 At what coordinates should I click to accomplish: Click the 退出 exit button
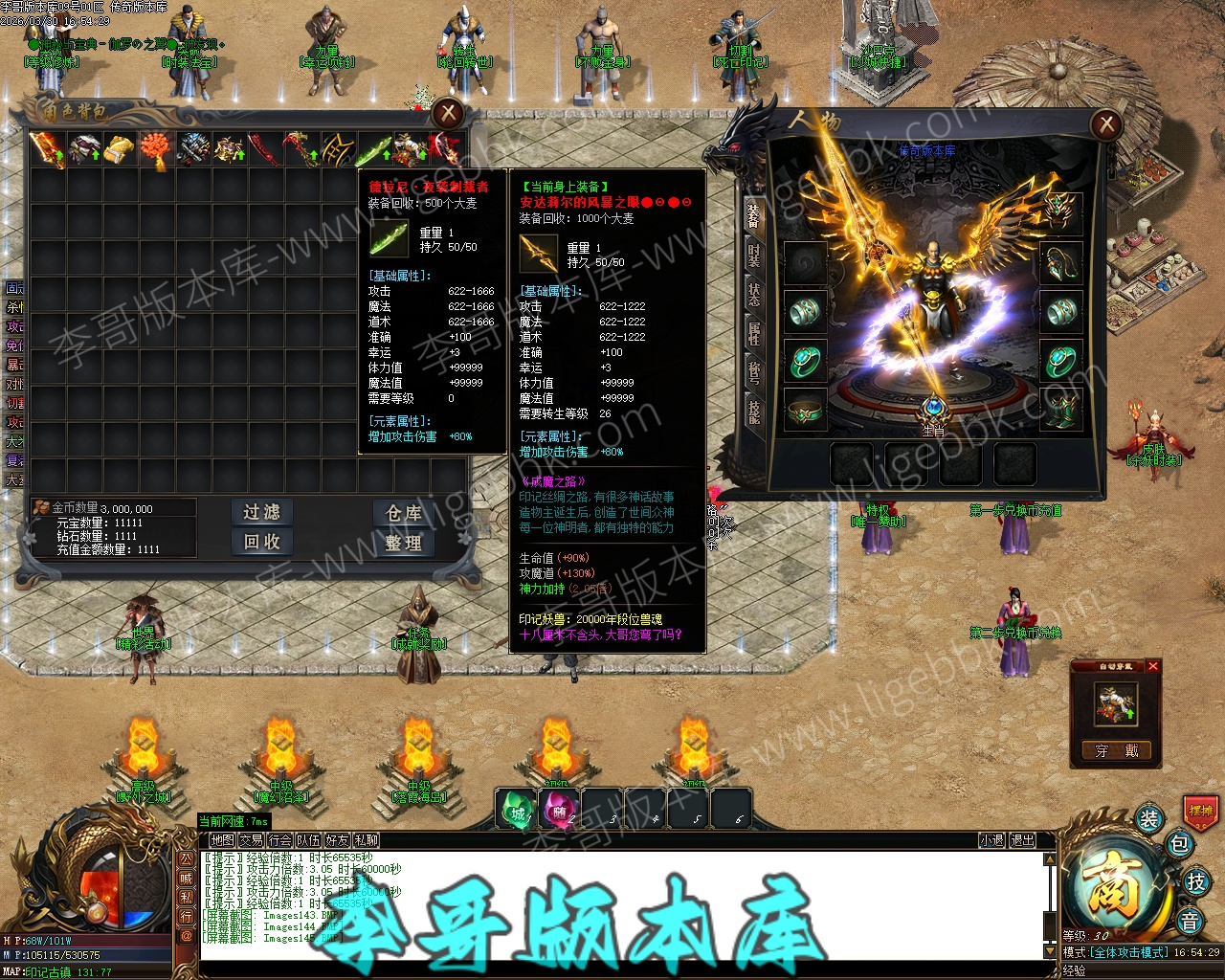(x=1023, y=840)
